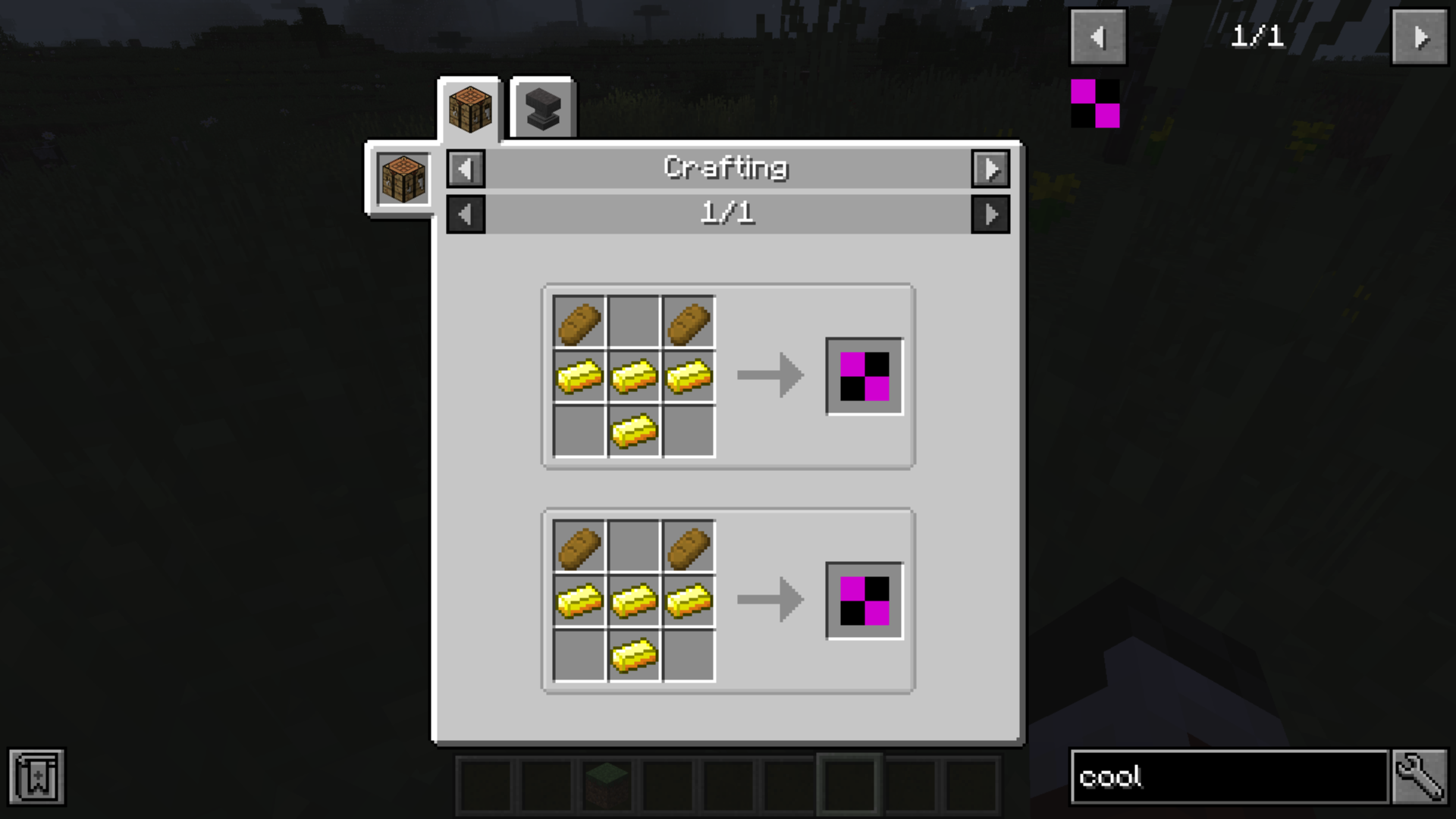Switch to the anvil recipe tab

541,106
